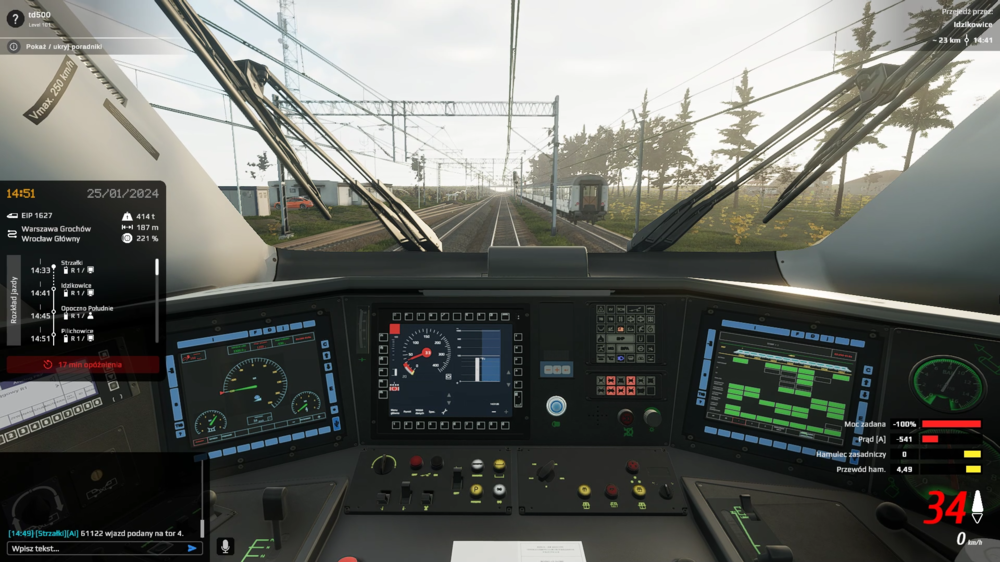Click the question mark help icon
1000x562 pixels.
[x=14, y=18]
